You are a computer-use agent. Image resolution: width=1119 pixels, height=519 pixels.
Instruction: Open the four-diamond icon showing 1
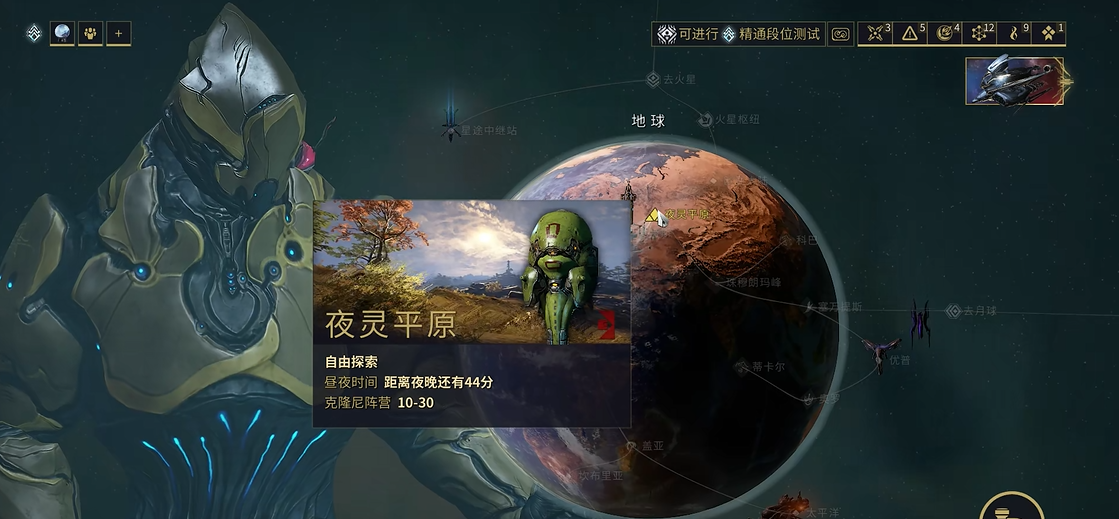click(x=1049, y=34)
